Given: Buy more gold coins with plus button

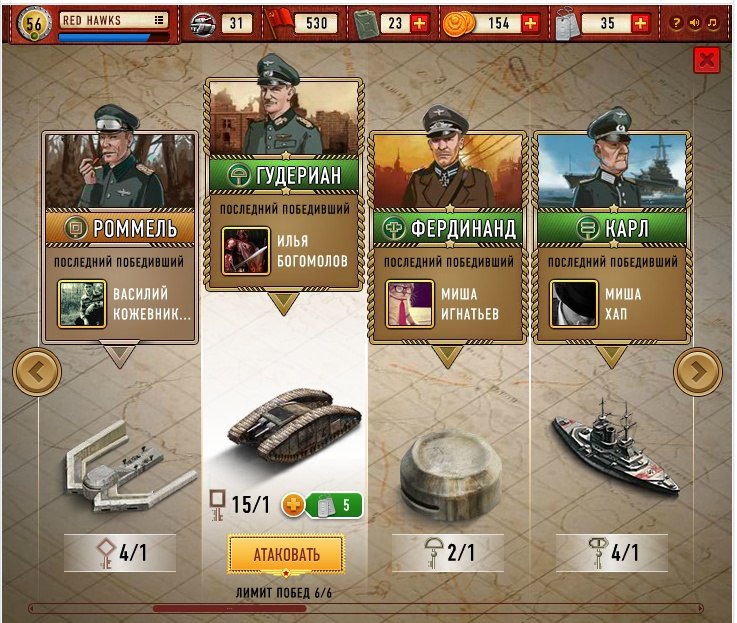Looking at the screenshot, I should pyautogui.click(x=530, y=22).
